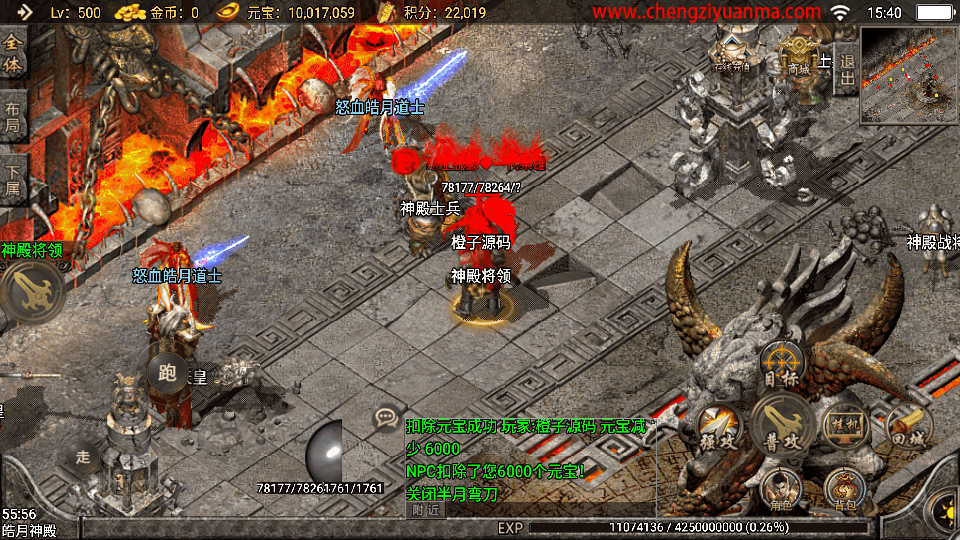960x540 pixels.
Task: Open the 角色 character sheet
Action: click(781, 489)
